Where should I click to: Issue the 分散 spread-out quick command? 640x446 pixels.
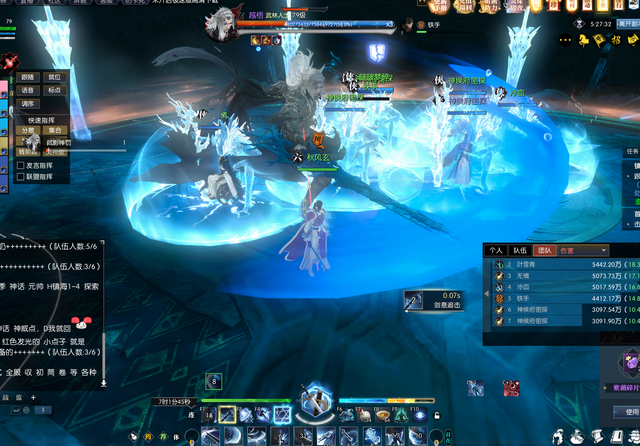(29, 130)
